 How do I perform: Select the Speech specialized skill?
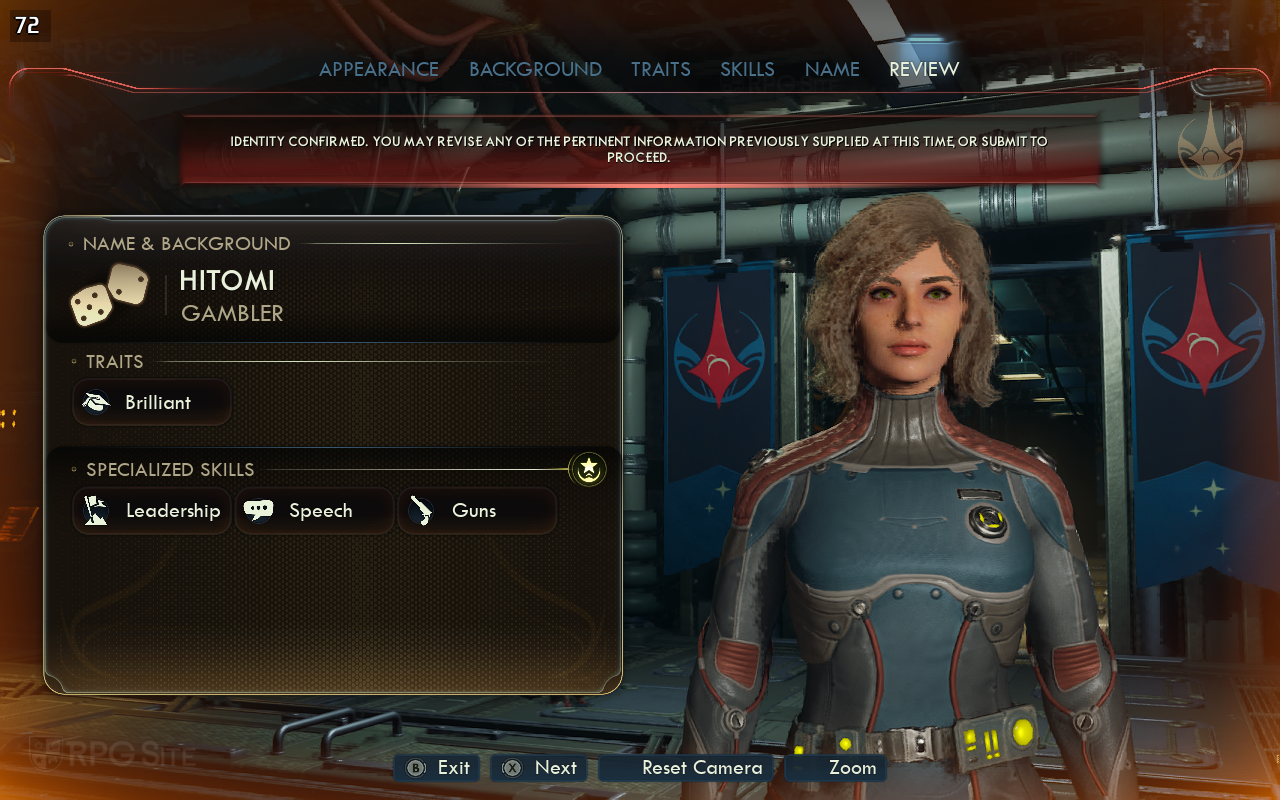(314, 511)
